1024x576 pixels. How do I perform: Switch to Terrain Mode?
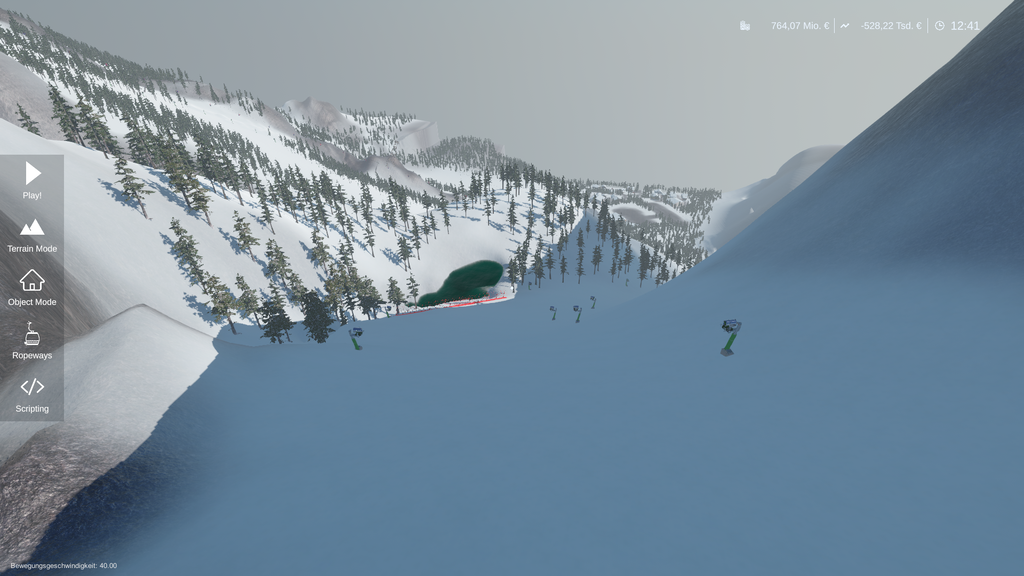(32, 234)
